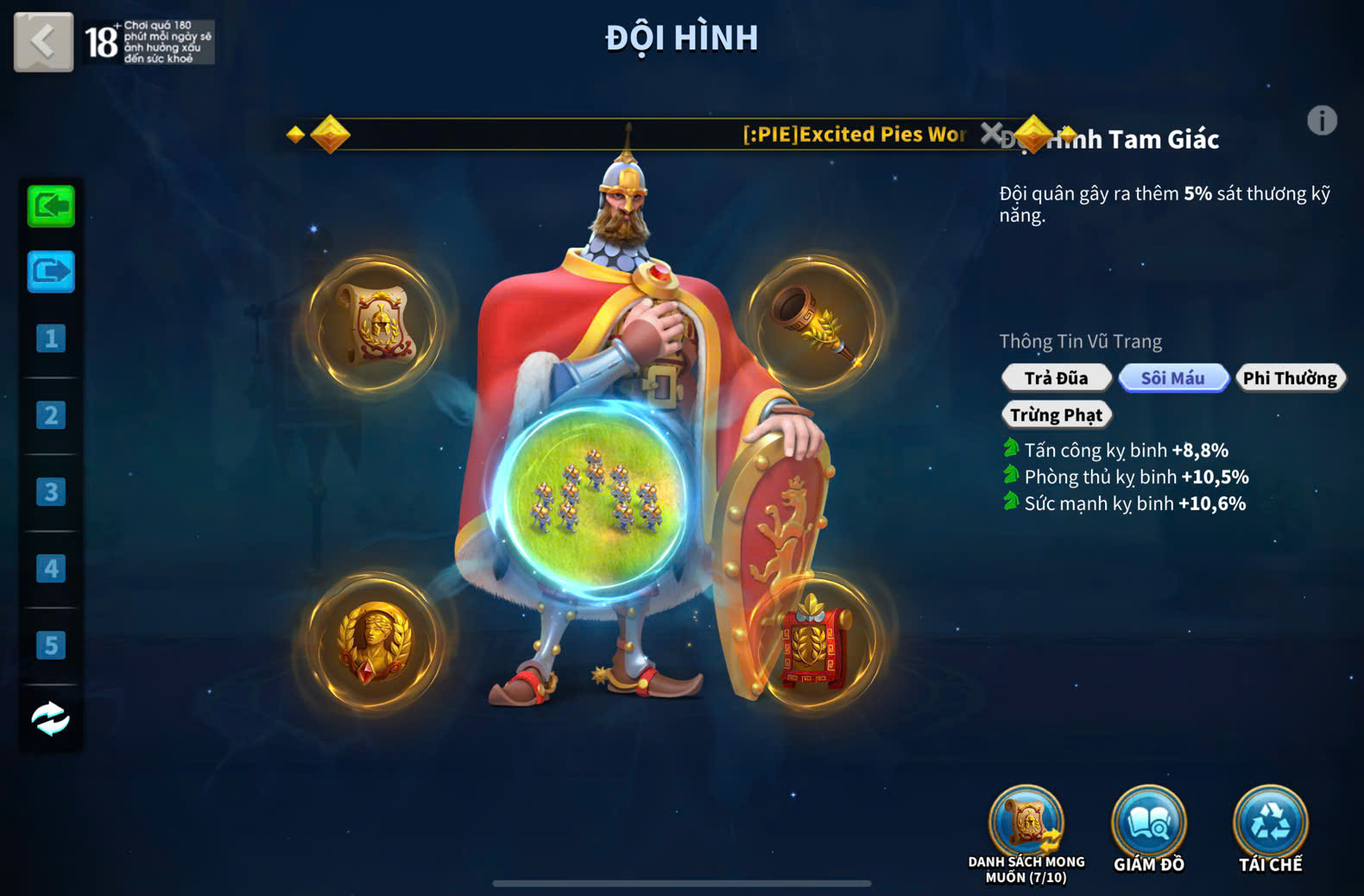Switch to formation preset 3
This screenshot has height=896, width=1364.
[51, 492]
